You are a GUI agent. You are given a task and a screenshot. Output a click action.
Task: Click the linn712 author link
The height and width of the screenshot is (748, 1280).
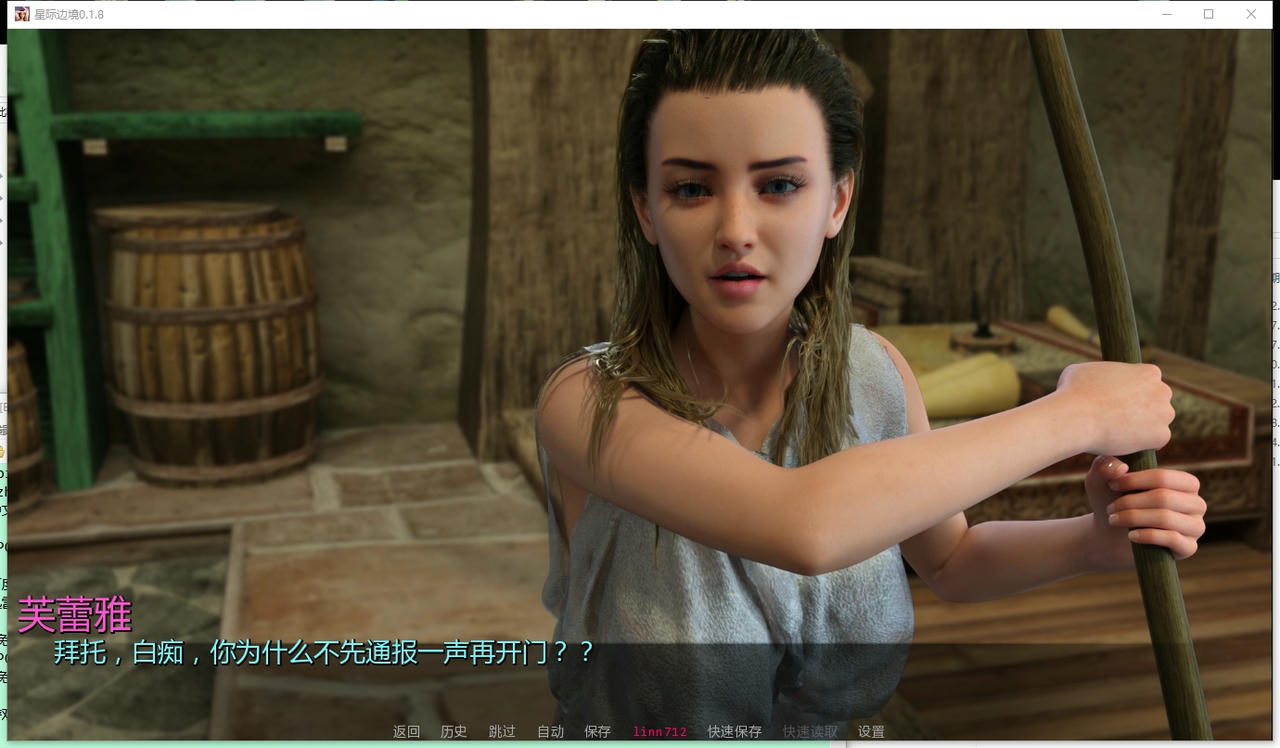click(x=658, y=731)
